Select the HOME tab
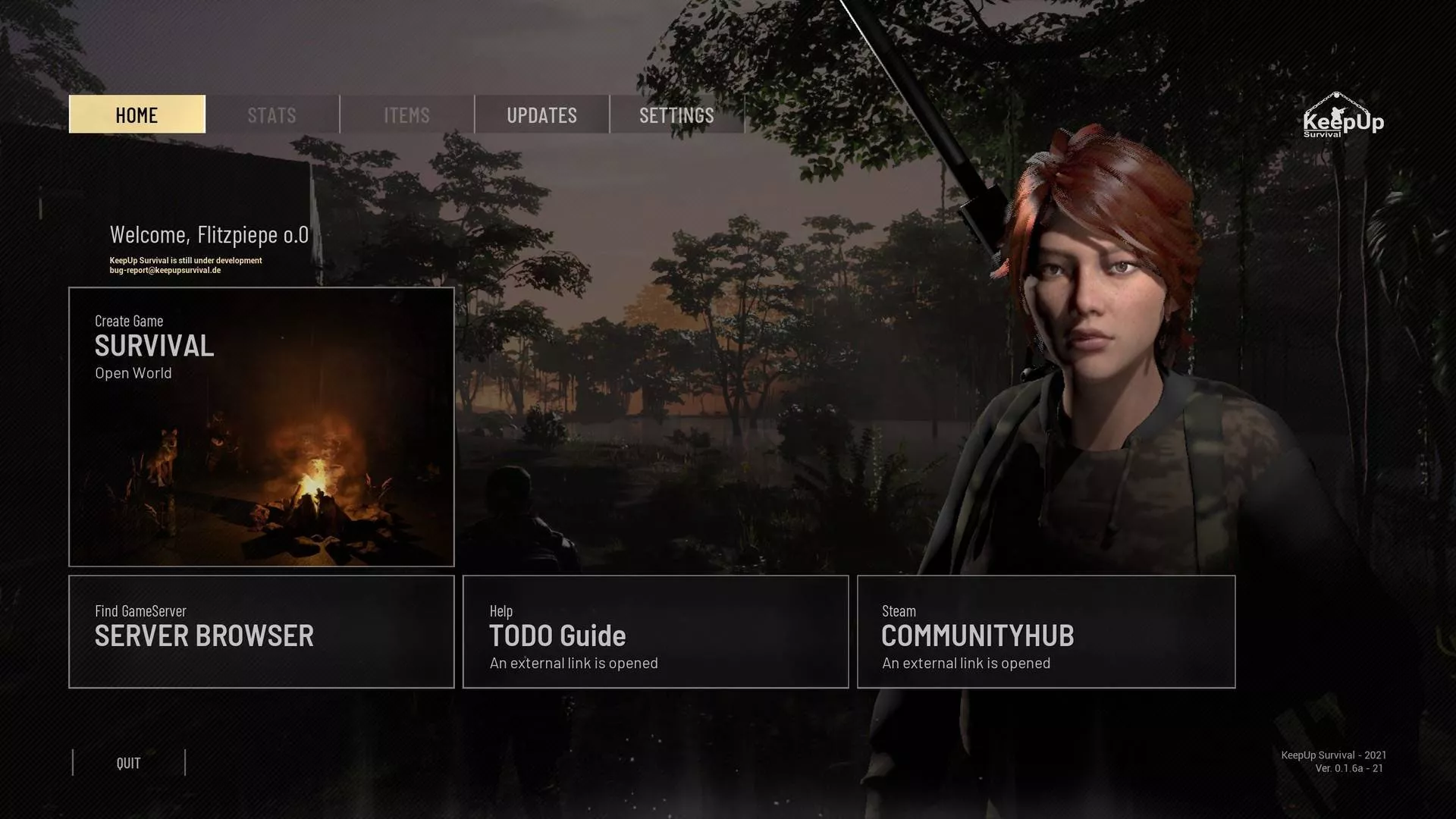Viewport: 1456px width, 819px height. tap(136, 115)
